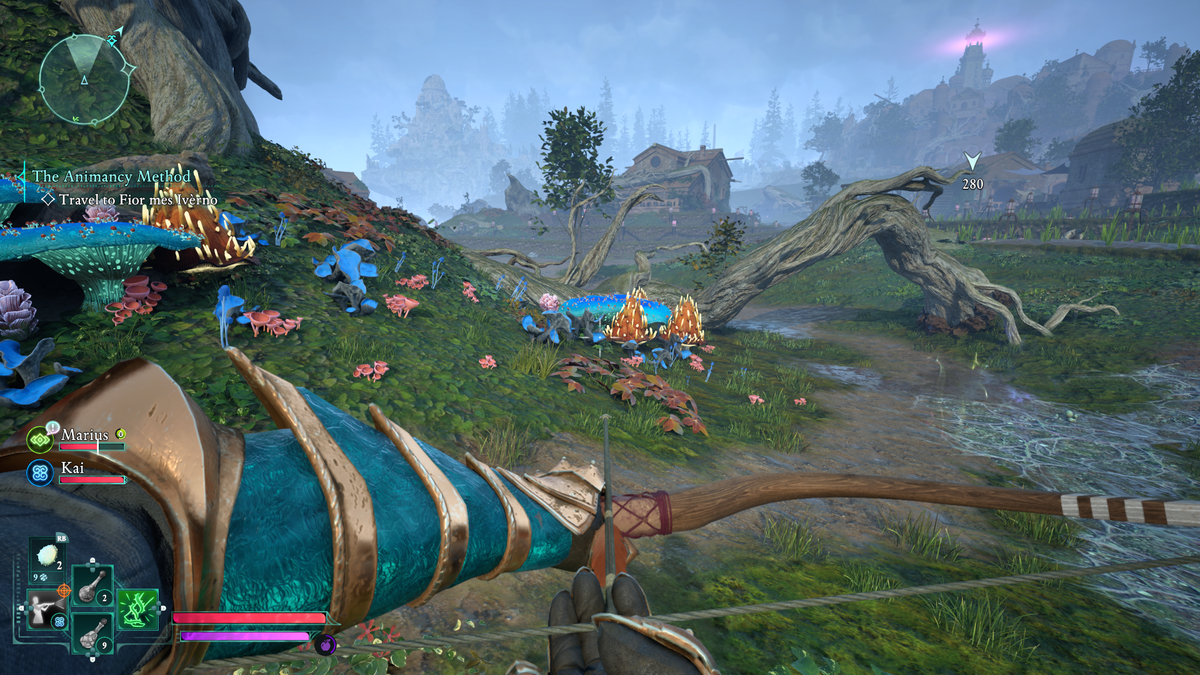Select the lower potion flask with 9 charges
This screenshot has width=1200, height=675.
pyautogui.click(x=91, y=632)
